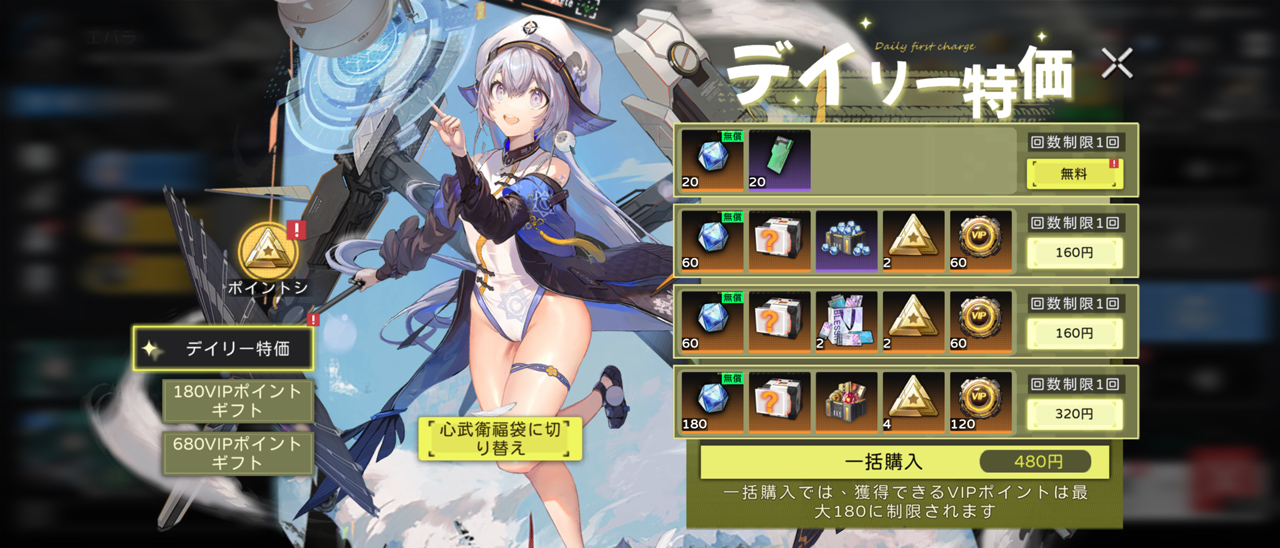Close the デイリー特価 popup with the X
This screenshot has width=1280, height=548.
coord(1116,64)
